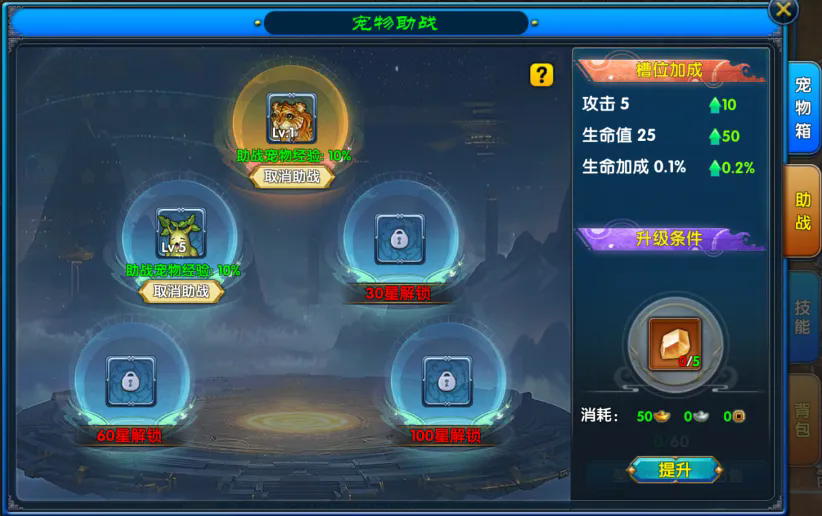Open the 技能 tab
Viewport: 822px width, 516px height.
804,314
